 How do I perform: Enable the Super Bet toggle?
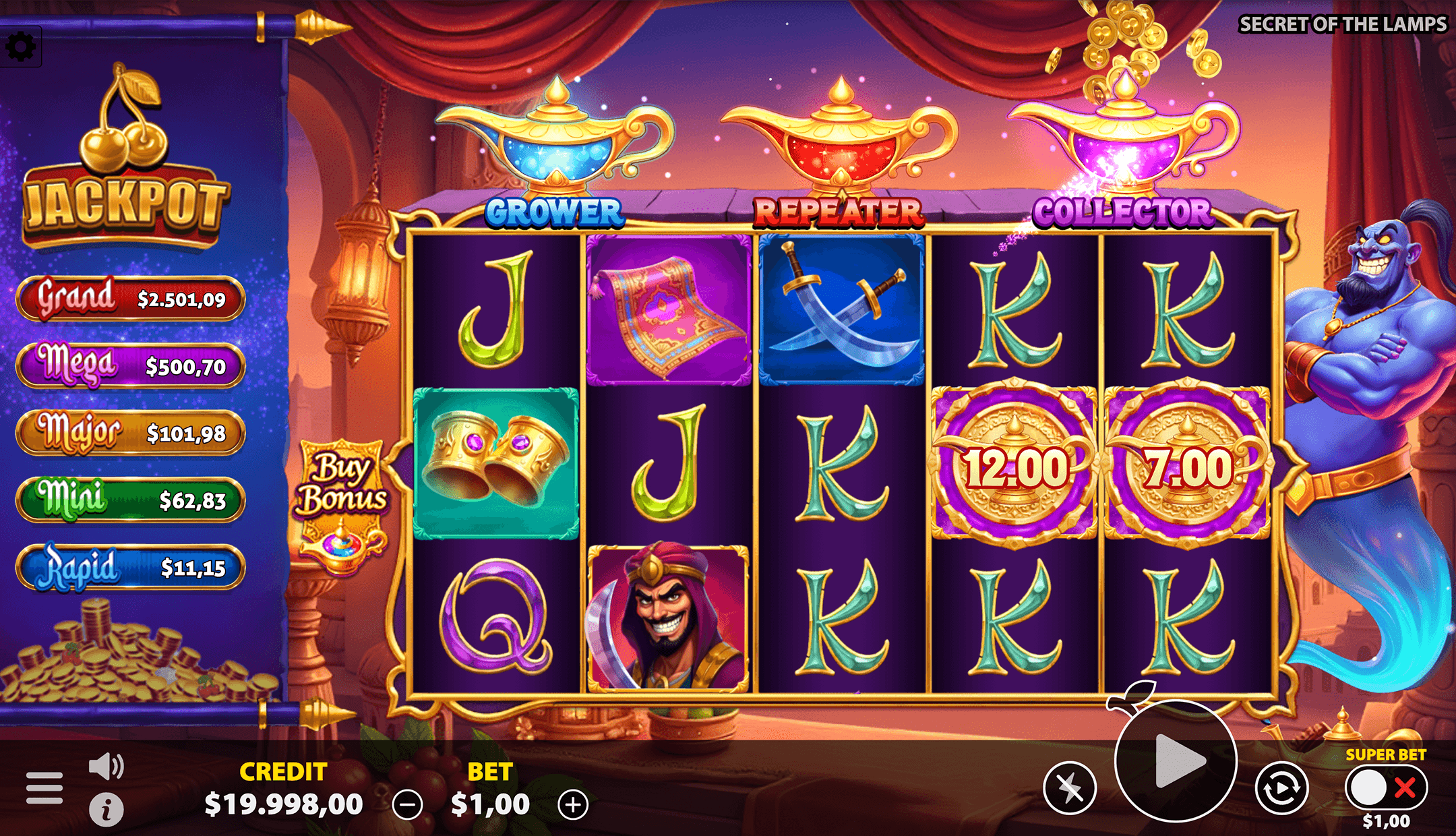tap(1385, 787)
